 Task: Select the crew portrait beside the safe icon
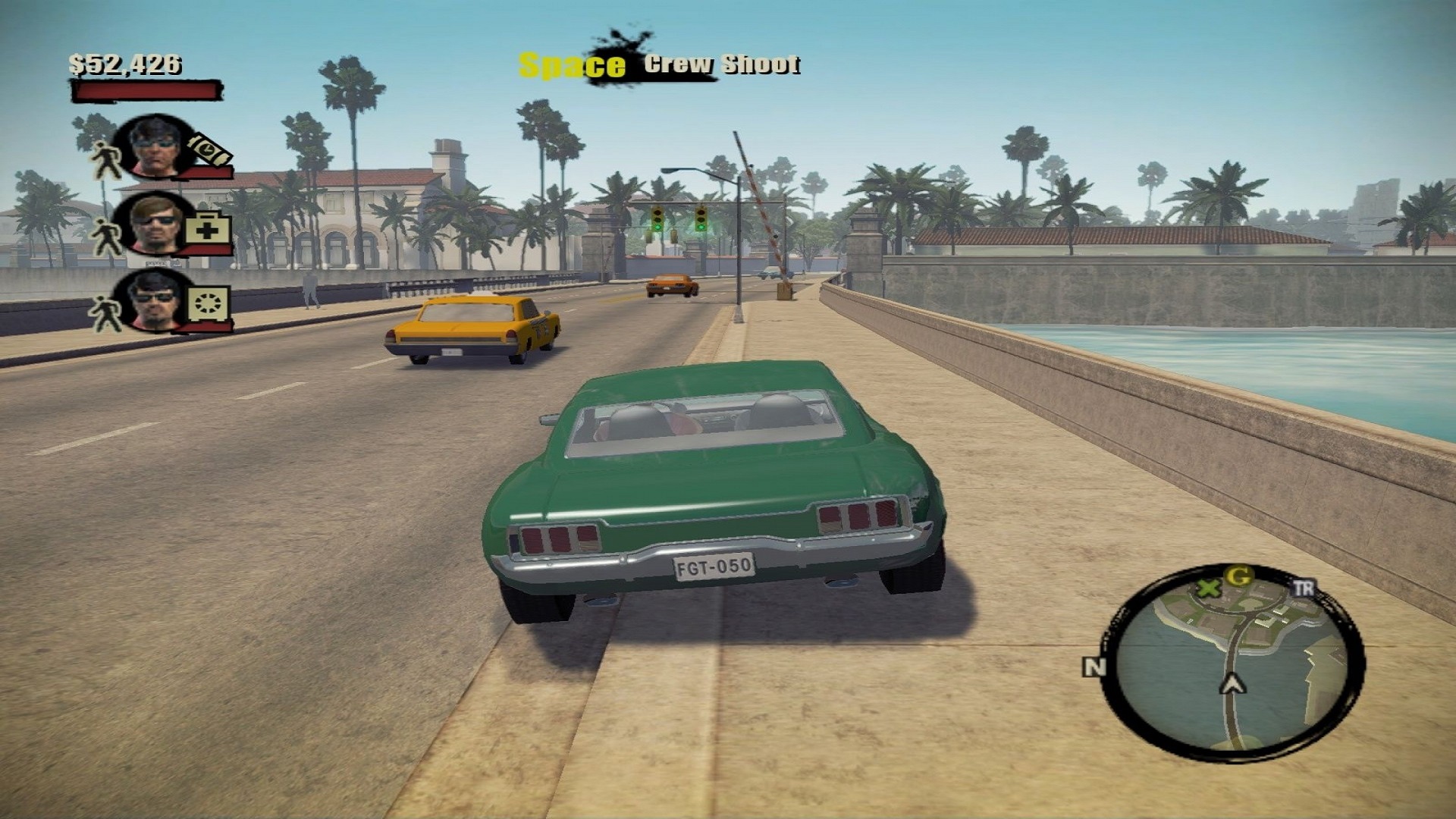tap(155, 300)
